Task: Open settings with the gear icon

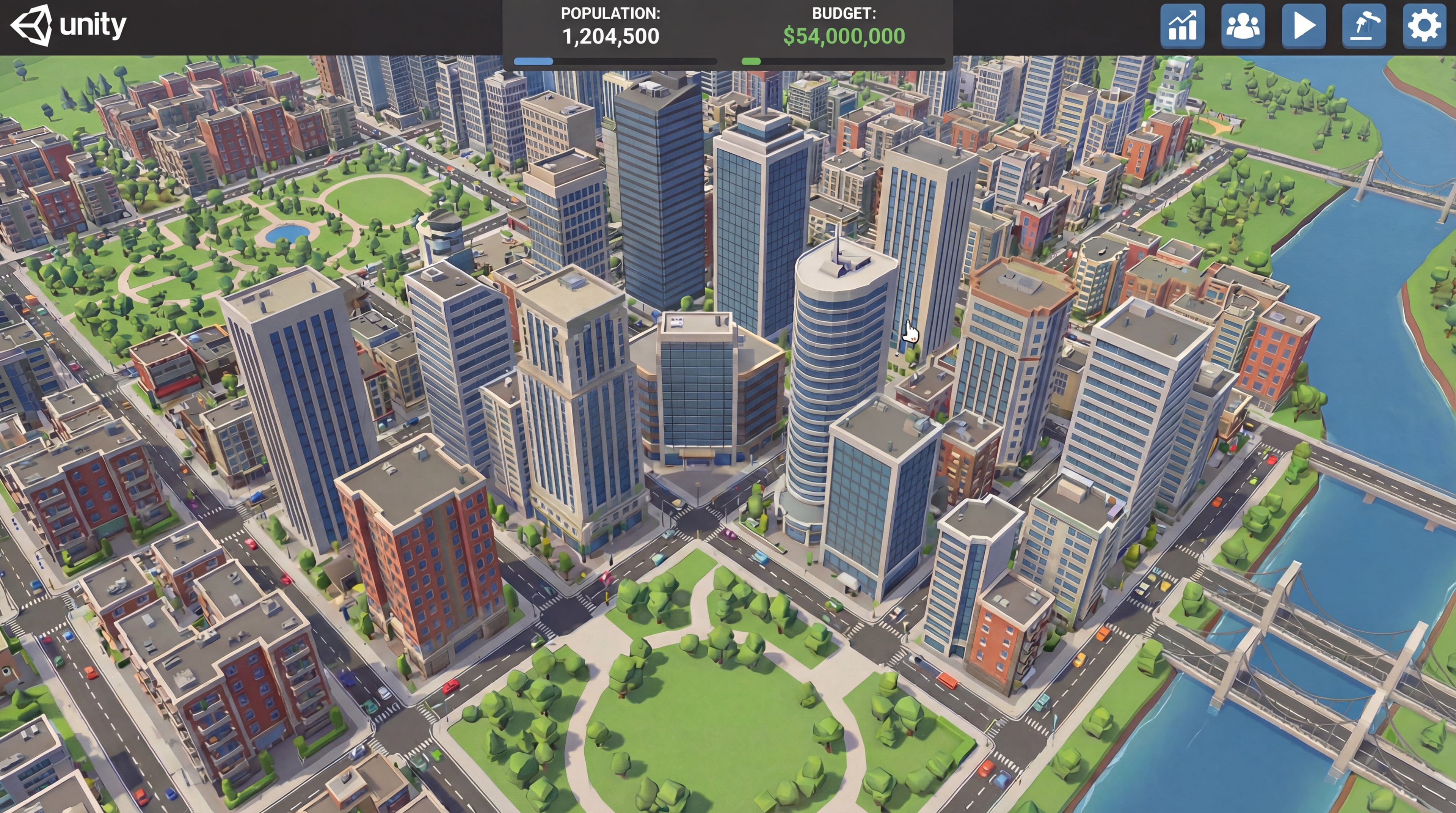Action: (x=1424, y=26)
